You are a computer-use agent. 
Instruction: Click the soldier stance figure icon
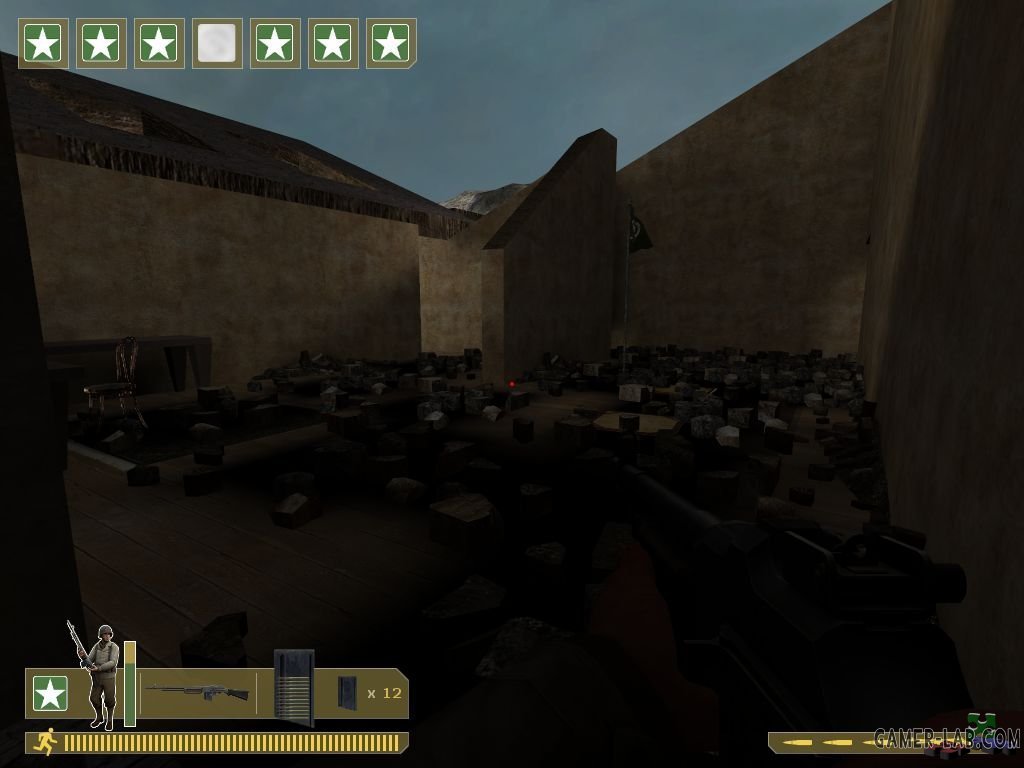tap(98, 675)
